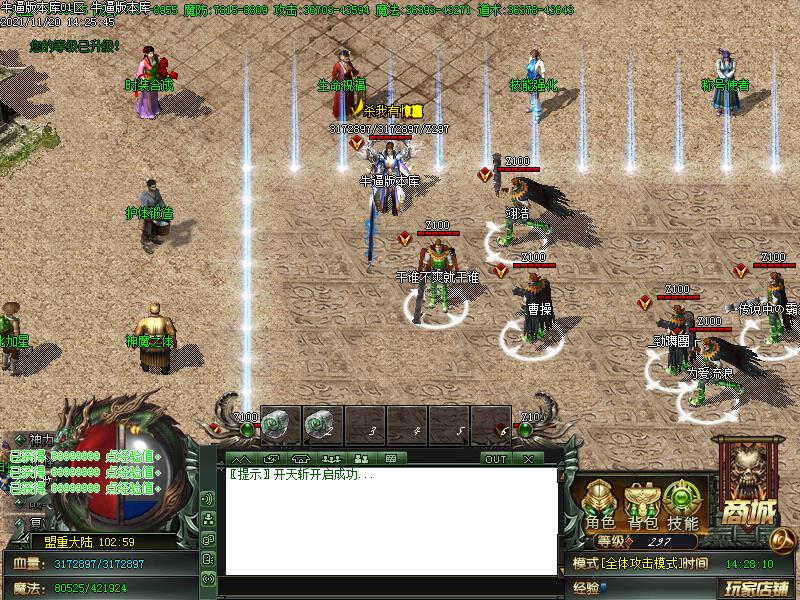Open the 背包 backpack inventory
The image size is (800, 600).
(642, 505)
